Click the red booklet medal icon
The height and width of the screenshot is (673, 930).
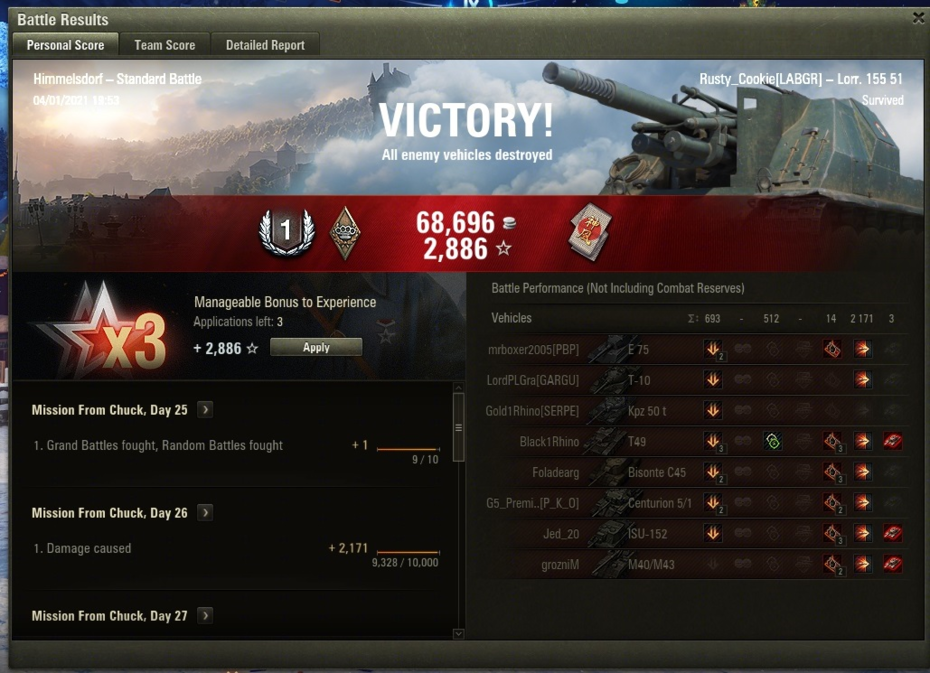[x=590, y=232]
